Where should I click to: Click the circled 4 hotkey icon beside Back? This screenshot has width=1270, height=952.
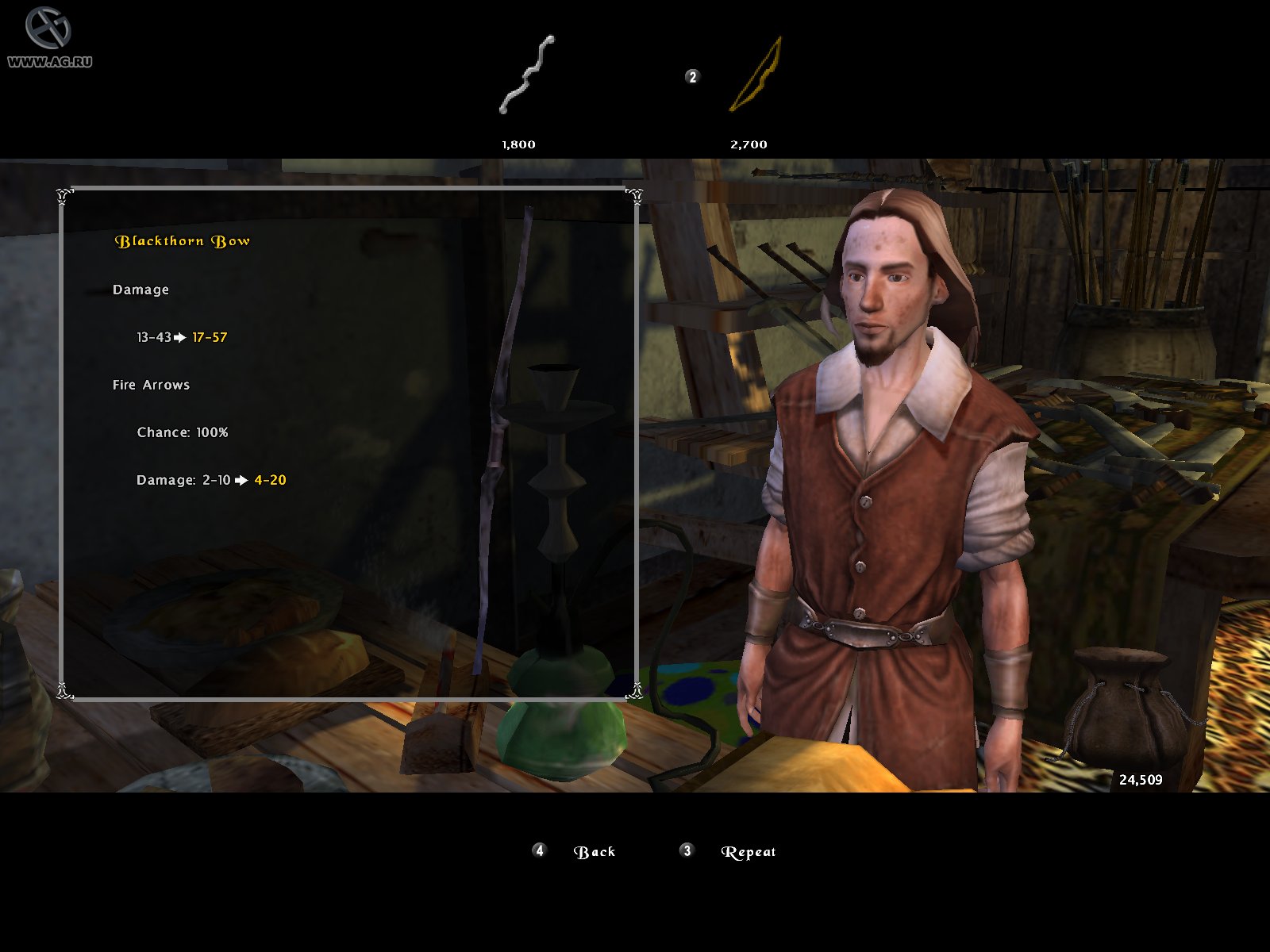539,850
